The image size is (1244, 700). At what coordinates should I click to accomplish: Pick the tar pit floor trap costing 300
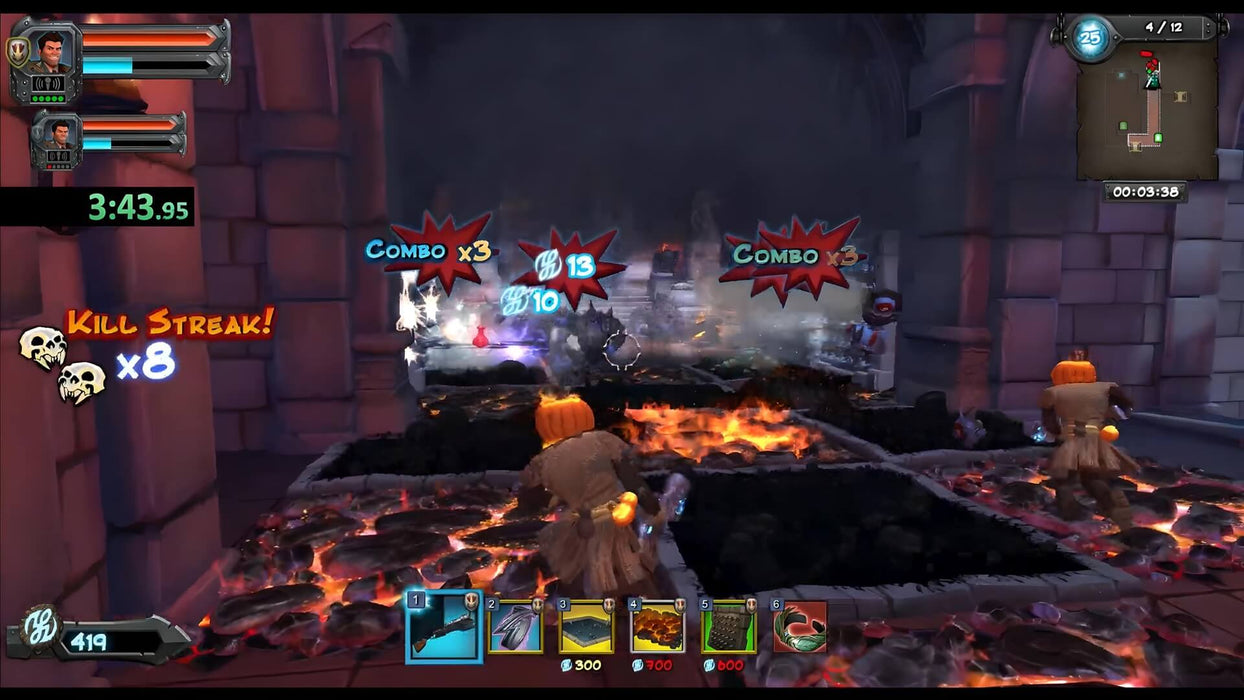point(586,627)
